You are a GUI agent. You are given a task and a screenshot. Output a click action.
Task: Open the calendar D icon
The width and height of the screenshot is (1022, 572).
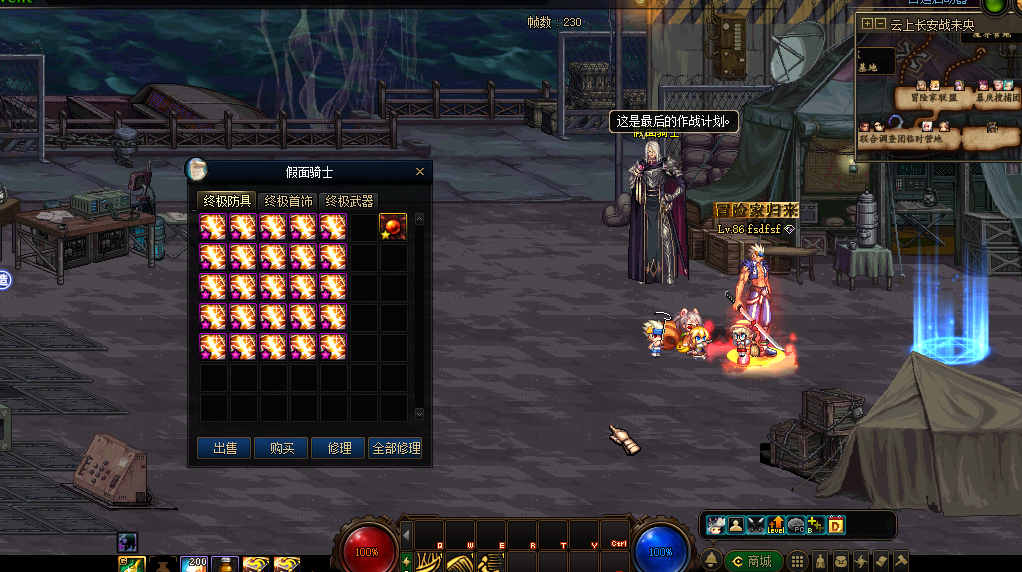(837, 524)
